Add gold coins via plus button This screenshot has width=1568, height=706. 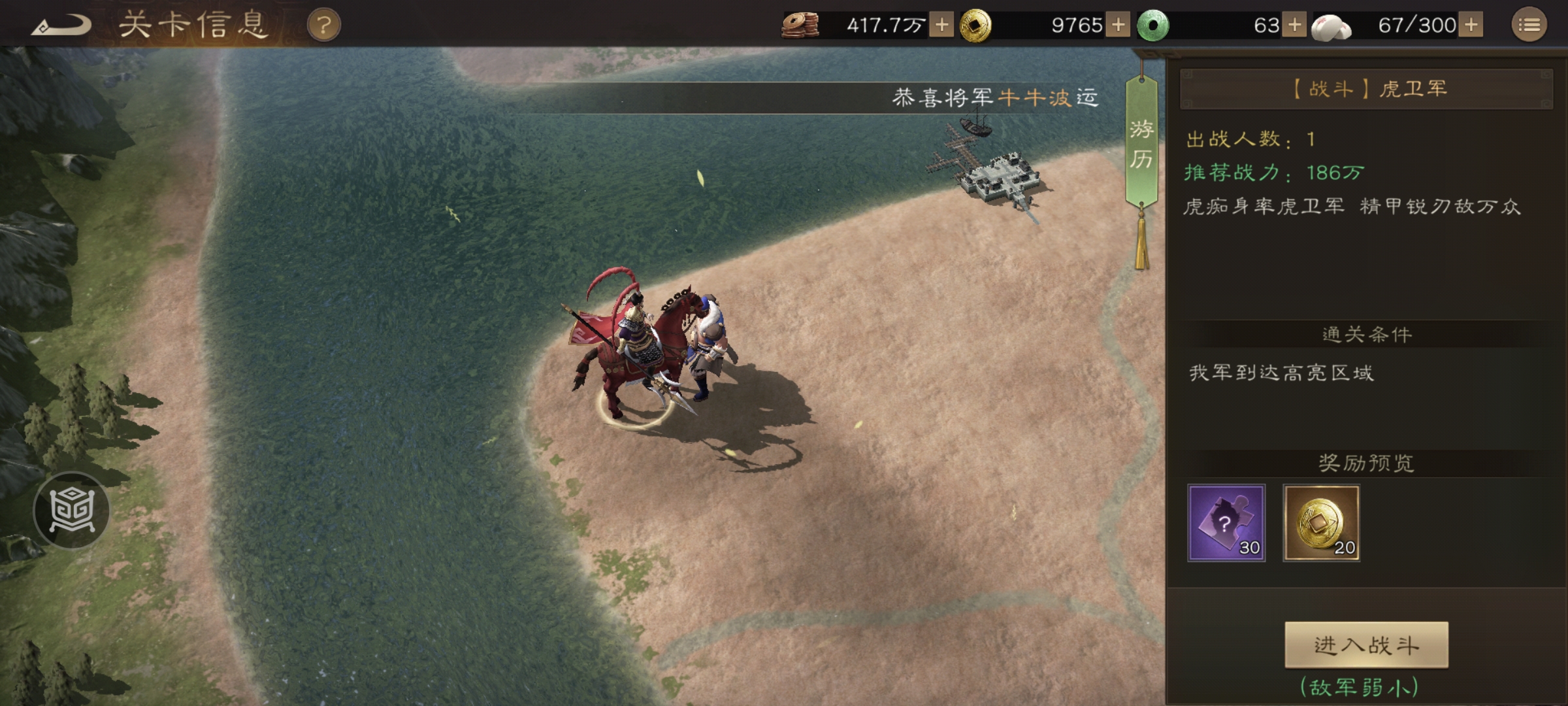1118,25
